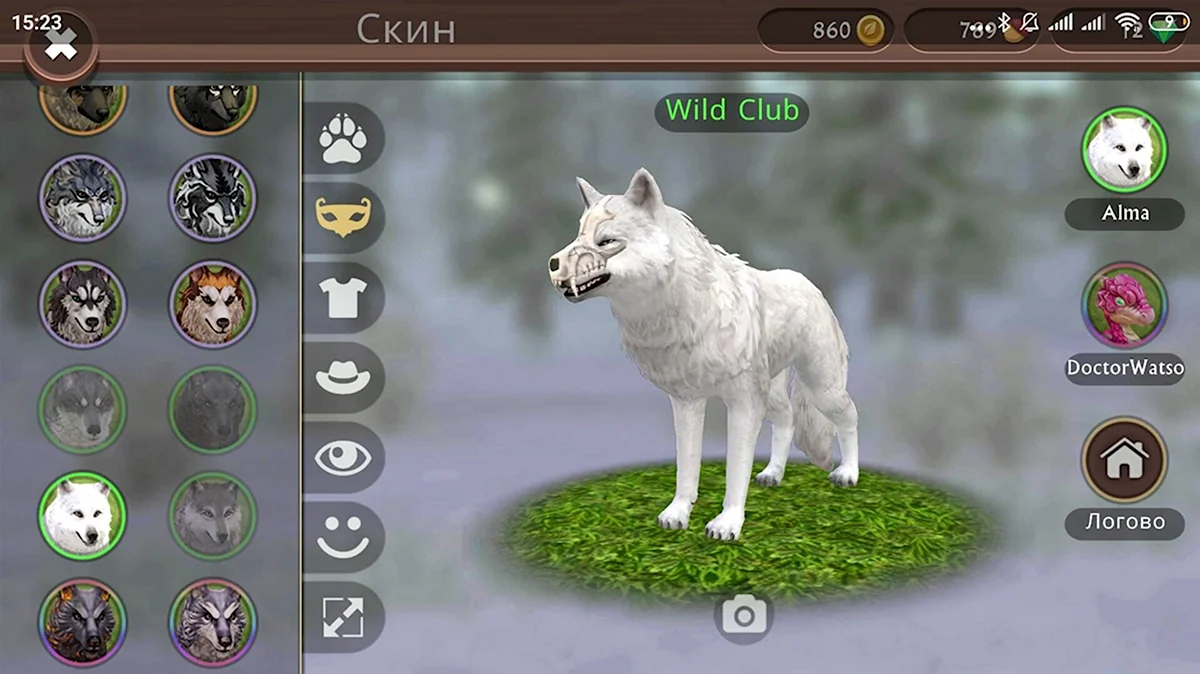Open the smiley face emotions tab
Screen dimensions: 1200x674
coord(343,537)
